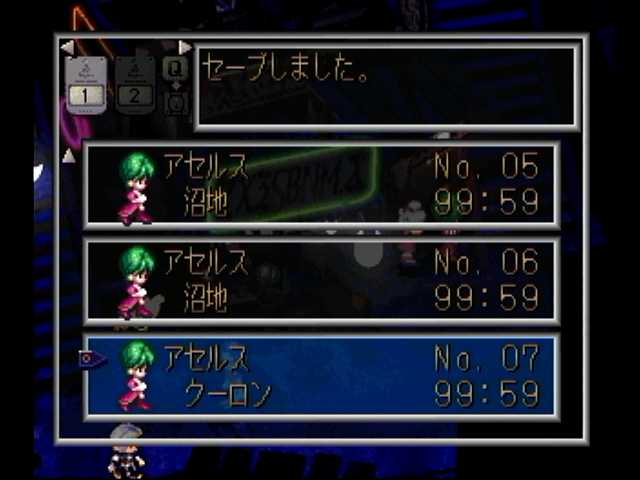The width and height of the screenshot is (640, 480).
Task: Click the right arrow above memory cards
Action: (184, 47)
